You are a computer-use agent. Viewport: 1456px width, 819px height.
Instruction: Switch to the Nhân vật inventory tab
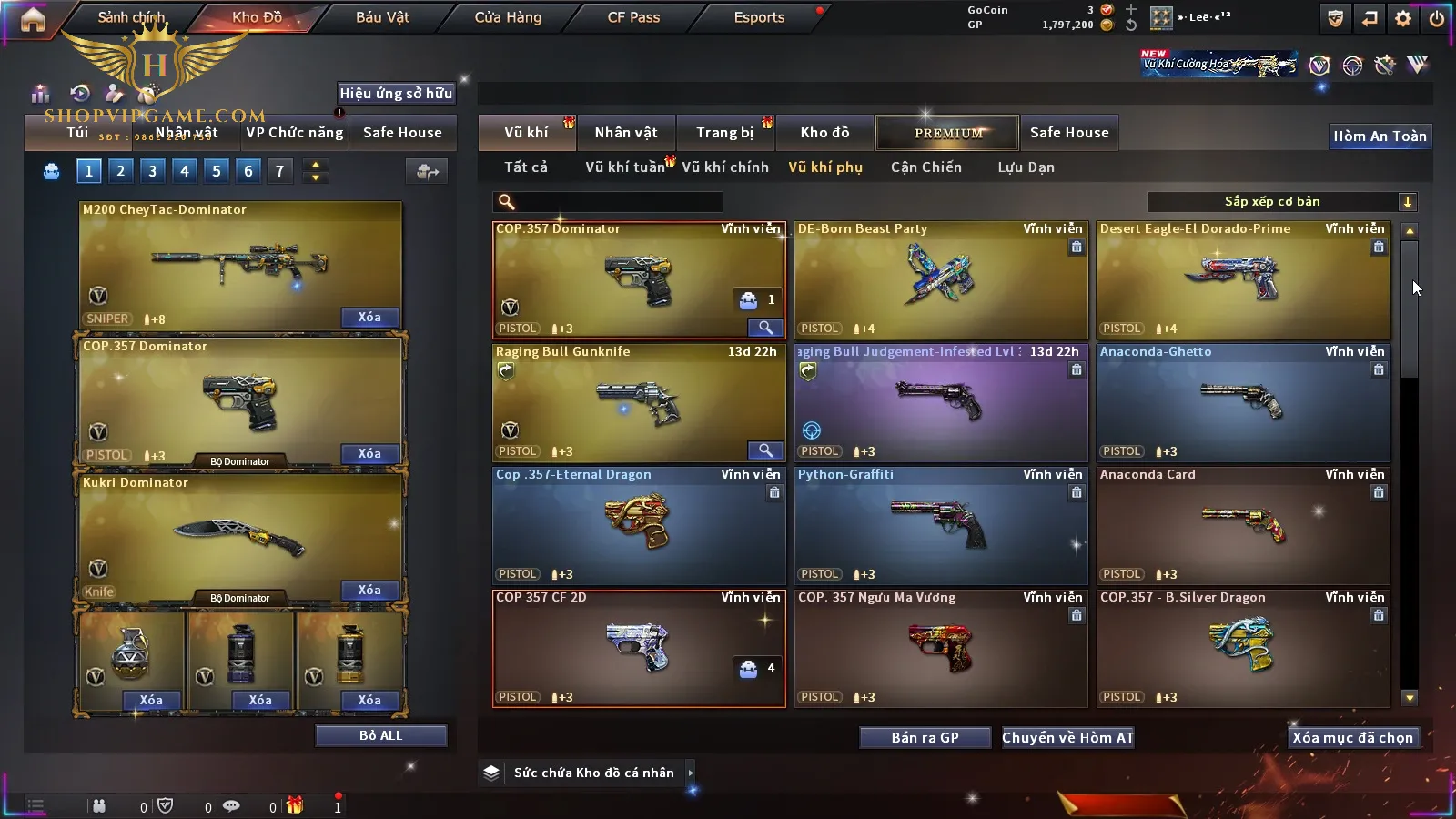626,133
